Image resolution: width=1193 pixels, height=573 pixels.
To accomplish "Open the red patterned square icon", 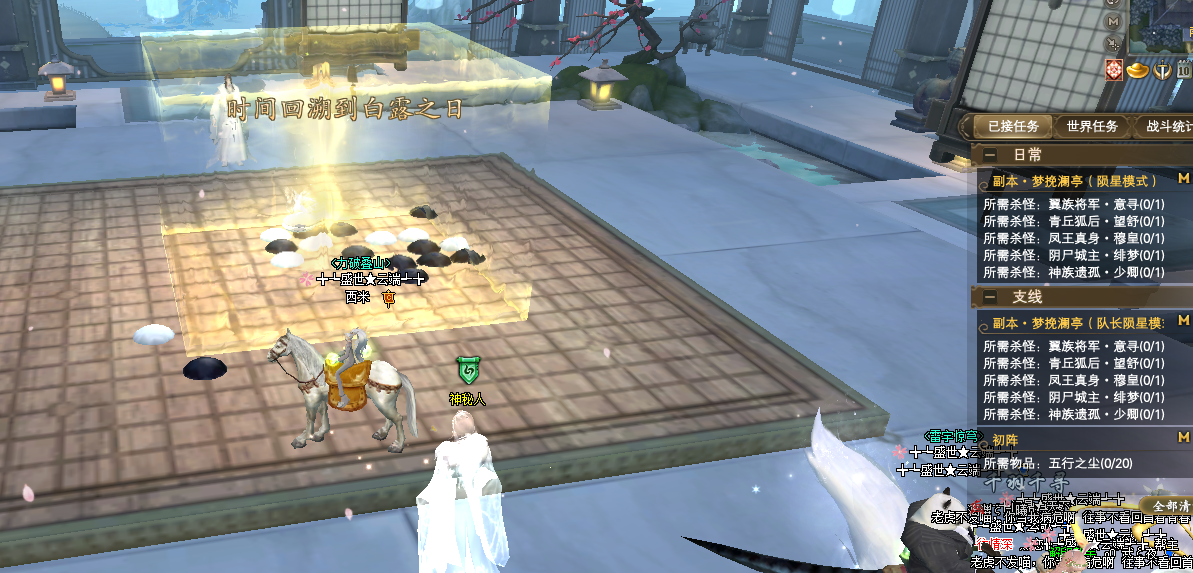I will [x=1114, y=70].
